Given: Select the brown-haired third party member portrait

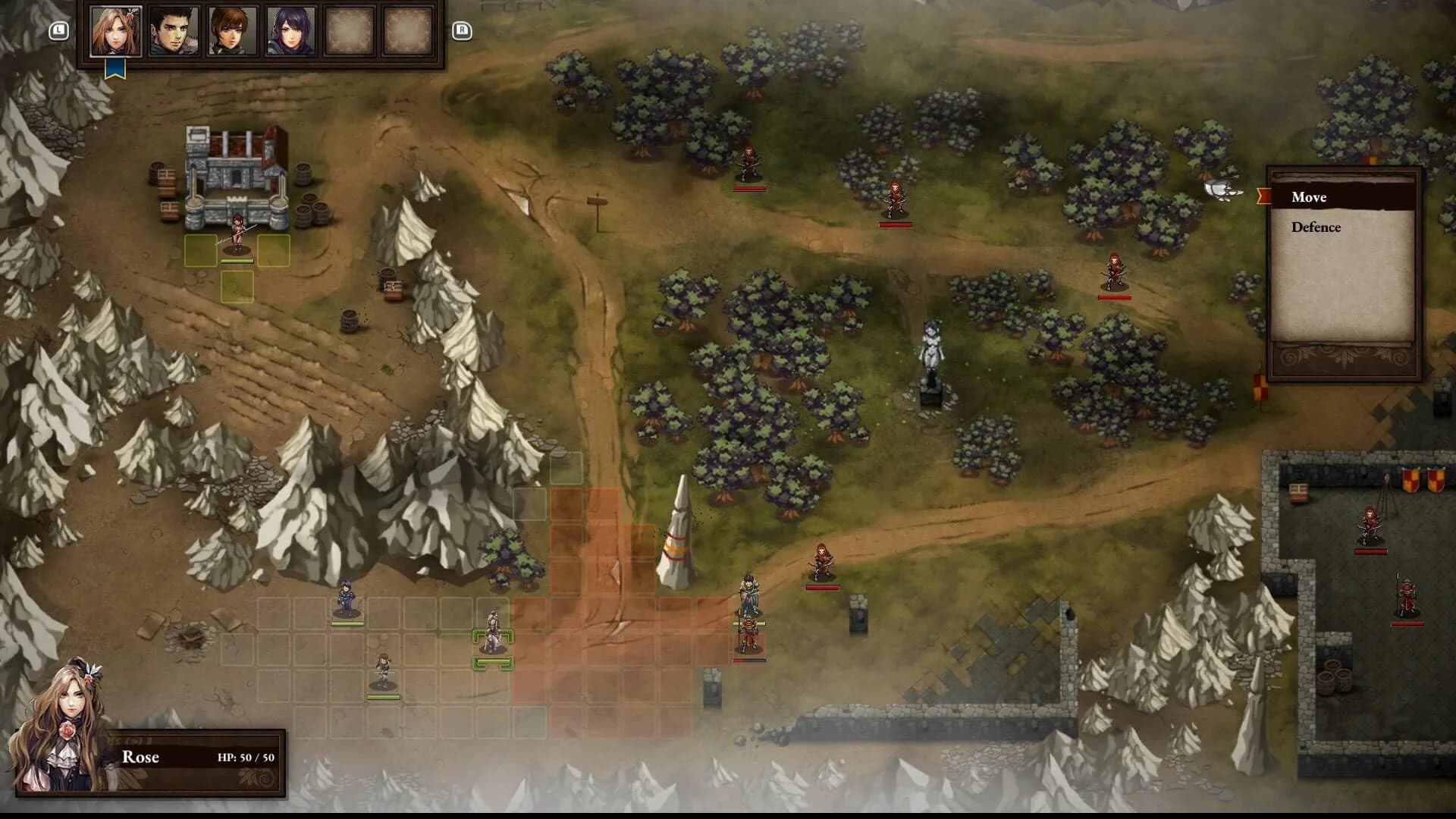Looking at the screenshot, I should click(232, 32).
